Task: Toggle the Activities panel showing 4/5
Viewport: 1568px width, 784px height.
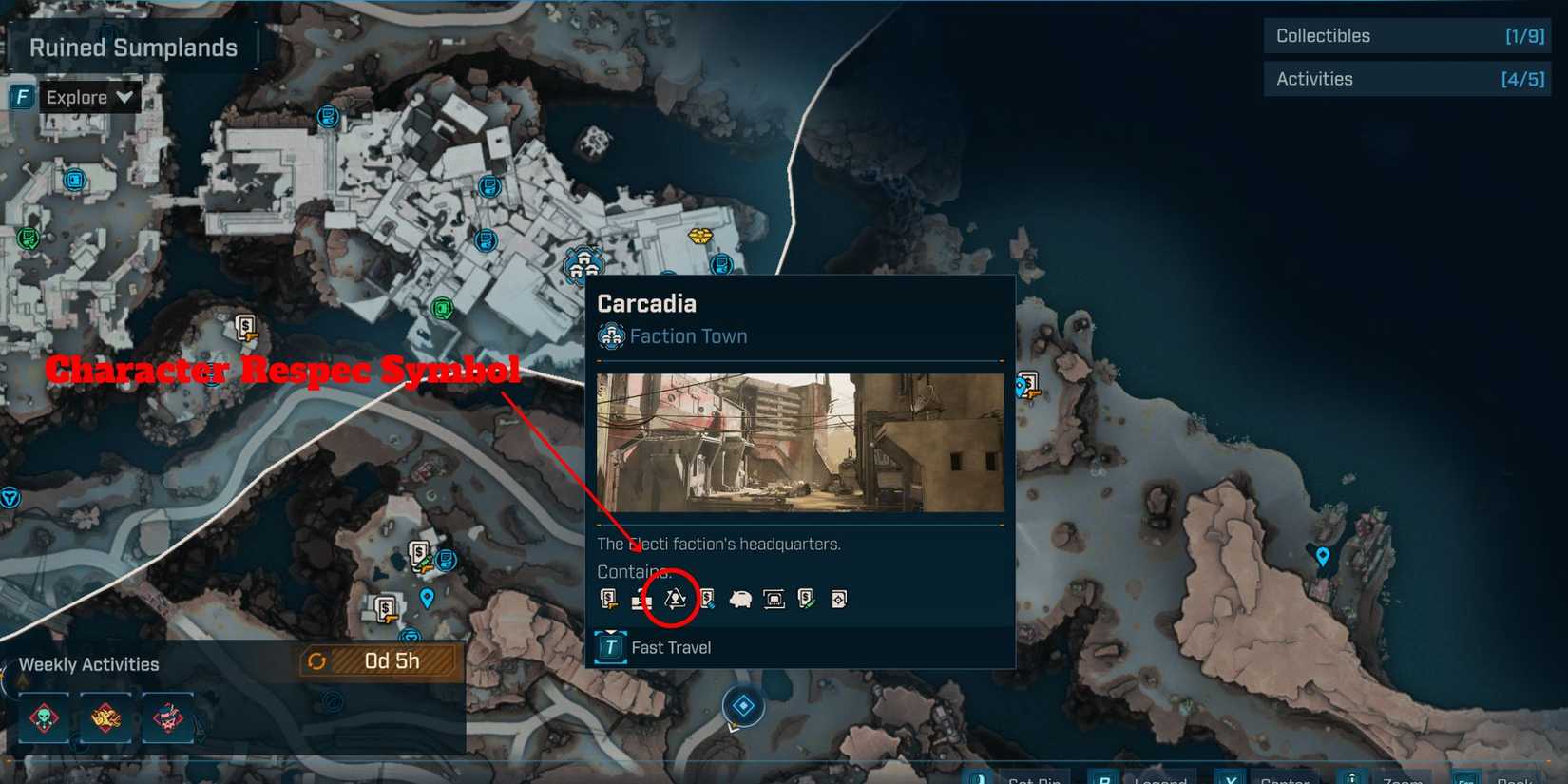Action: [x=1406, y=79]
